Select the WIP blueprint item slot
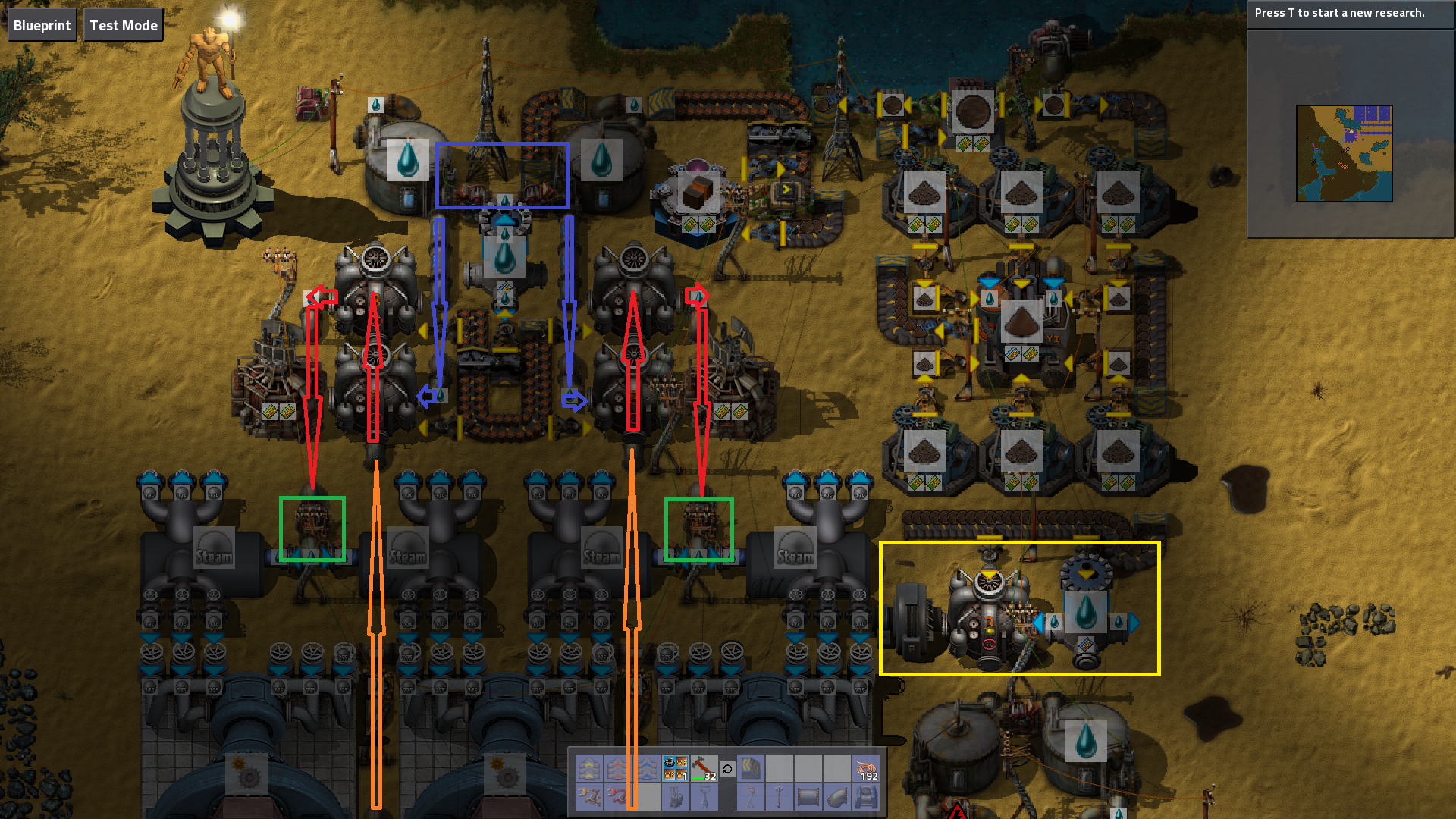The image size is (1456, 819). click(675, 768)
